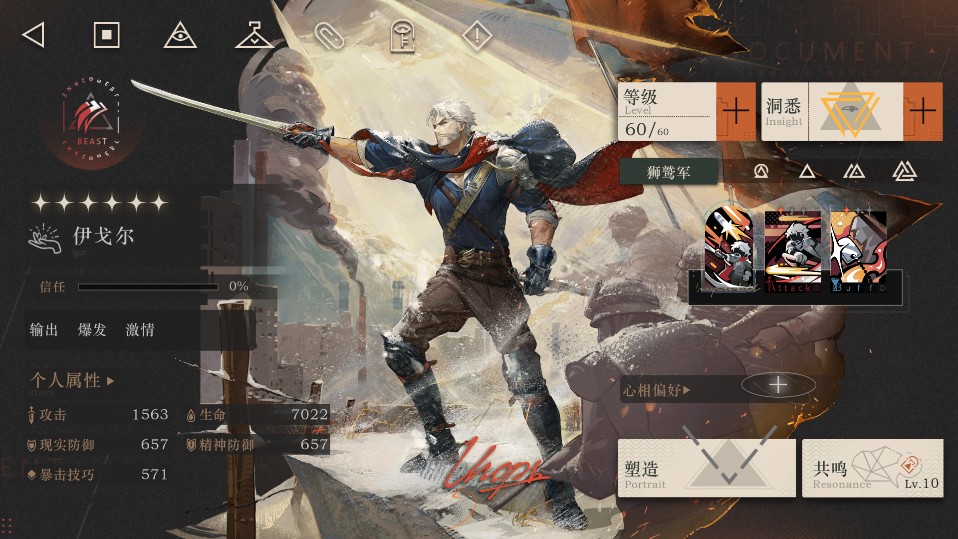Open the paperclip icon in top bar
The width and height of the screenshot is (958, 539).
pos(328,35)
